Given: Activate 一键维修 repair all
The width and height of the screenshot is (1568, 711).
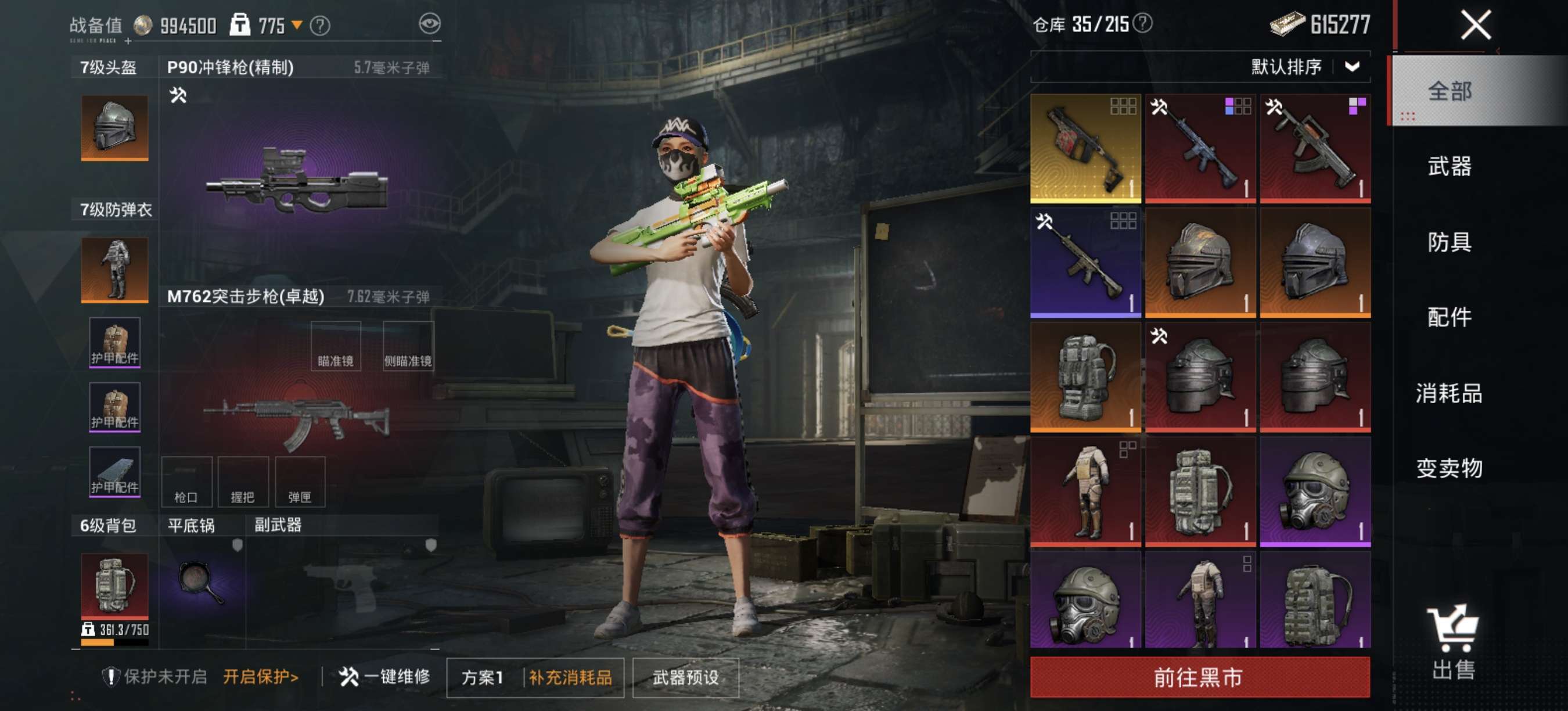Looking at the screenshot, I should point(384,676).
